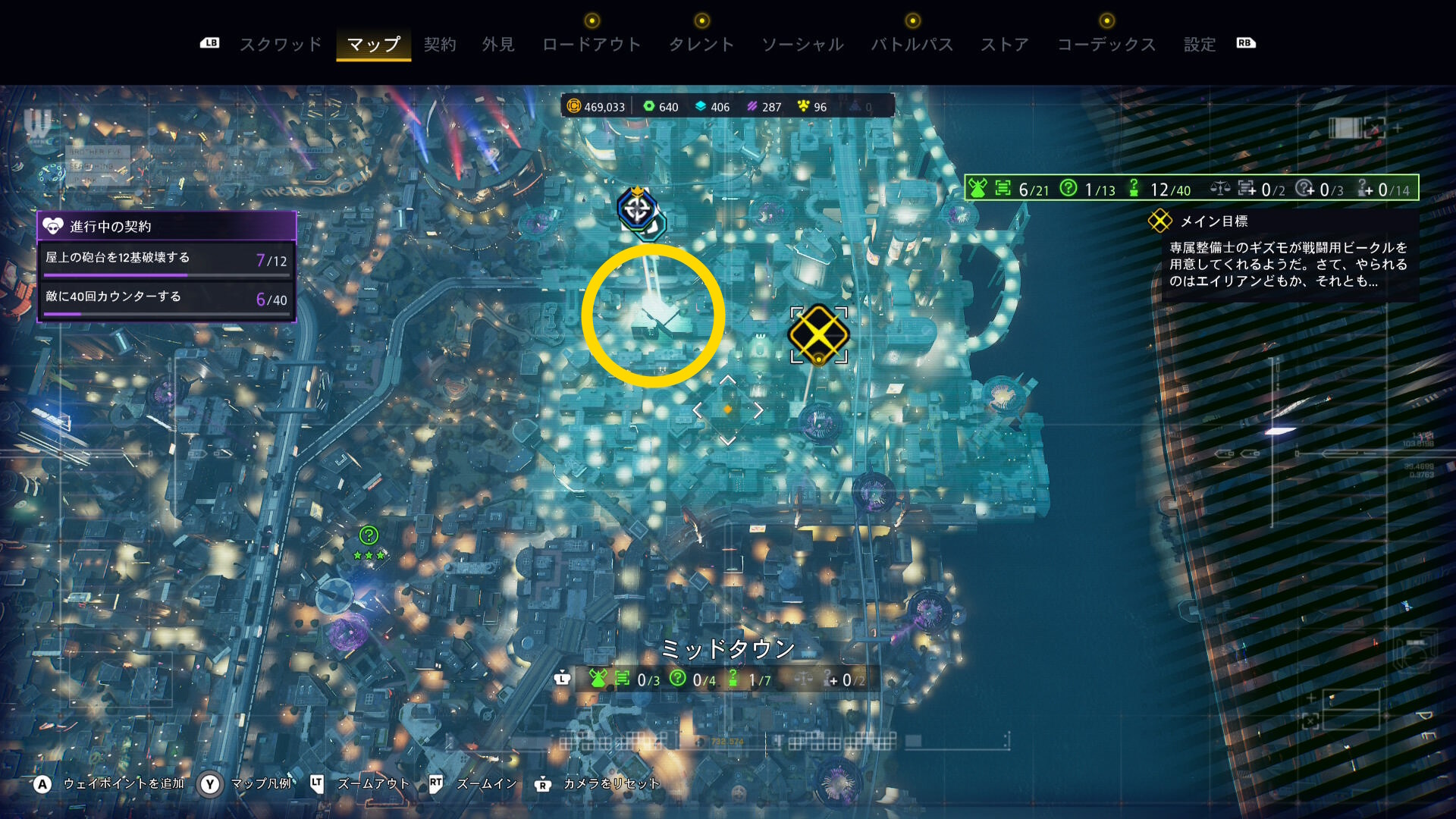Click the 進行中の契約 panel header

click(x=166, y=226)
